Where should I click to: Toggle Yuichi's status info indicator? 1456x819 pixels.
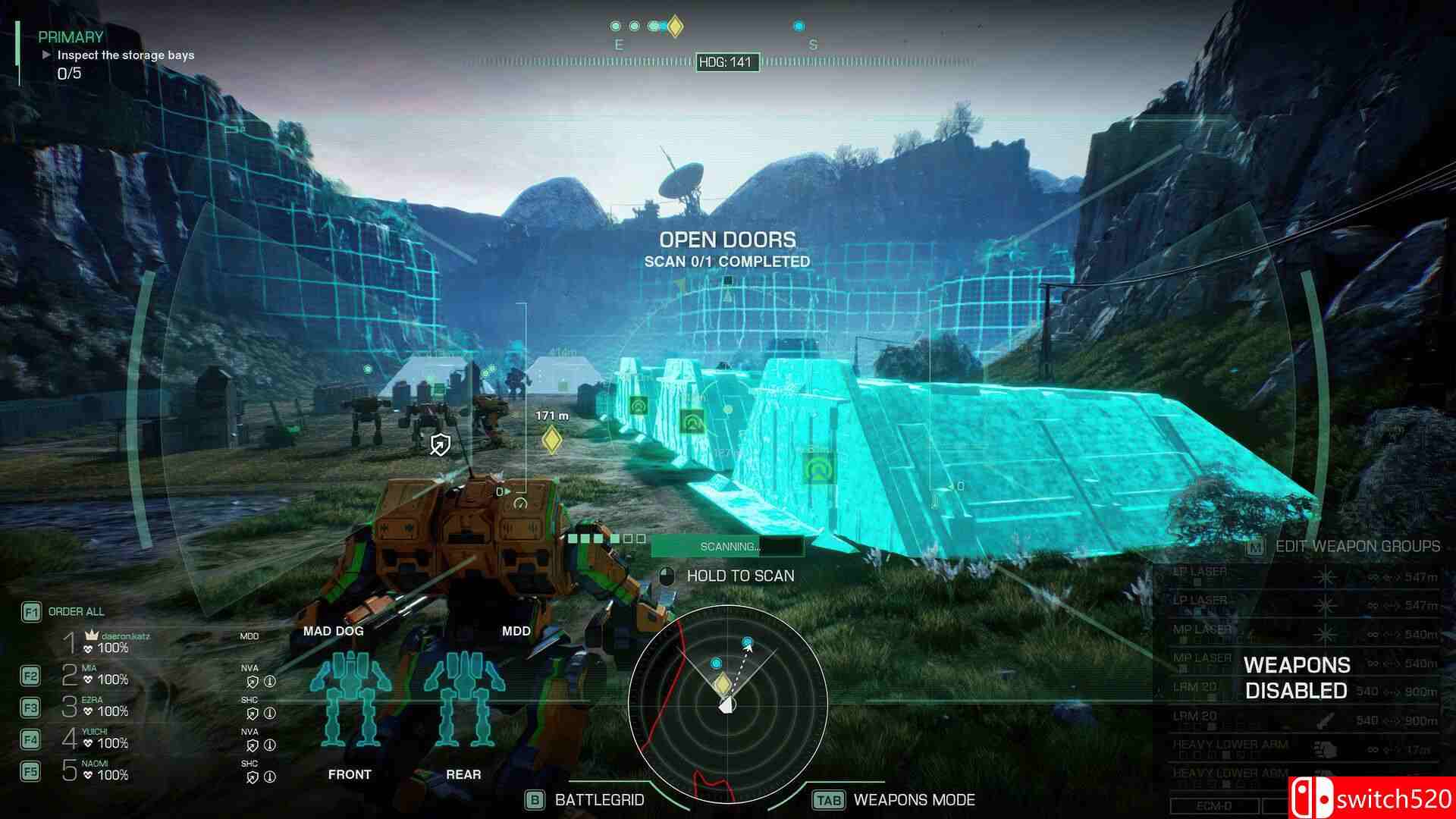[x=270, y=744]
